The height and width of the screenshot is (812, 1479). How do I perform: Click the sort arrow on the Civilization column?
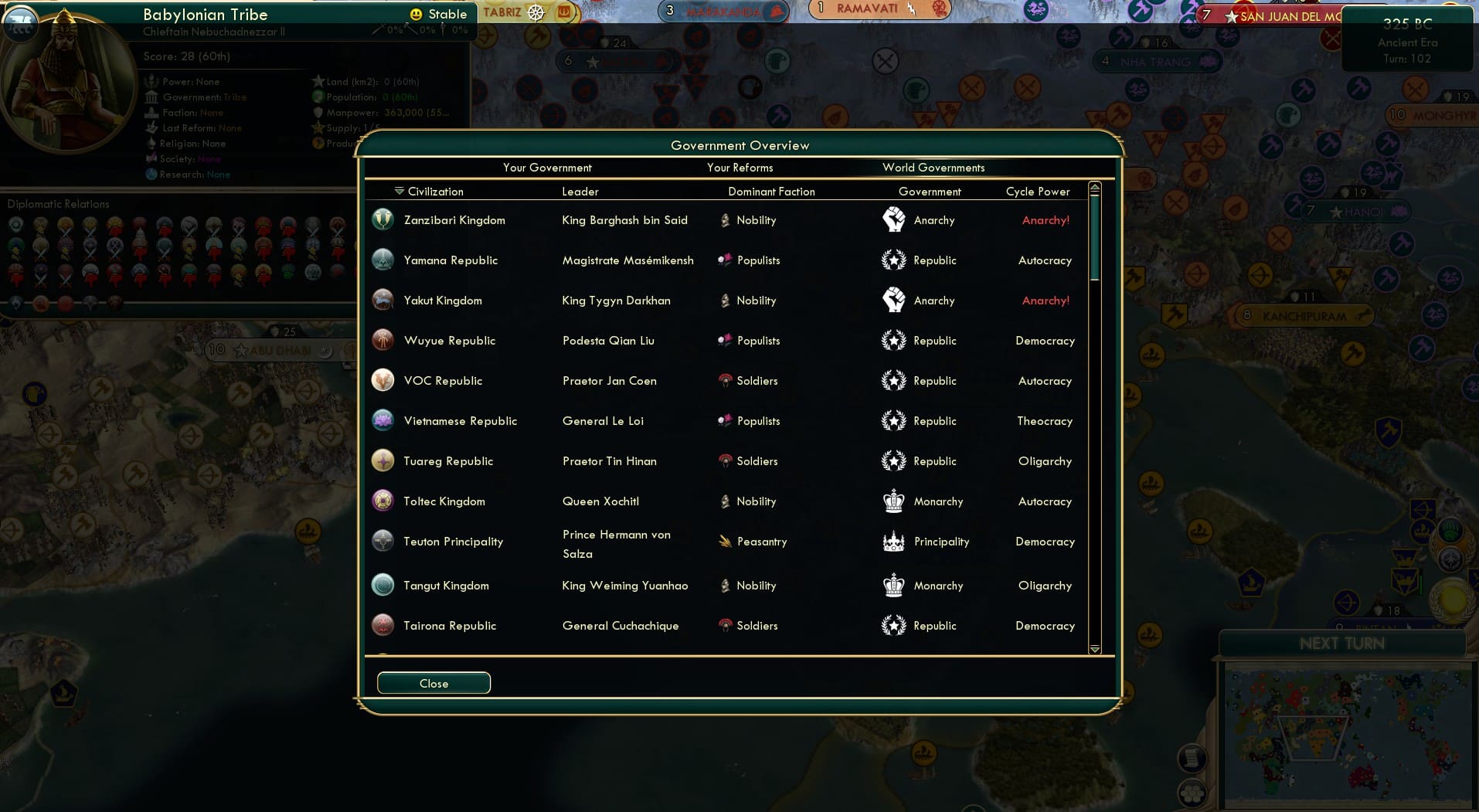399,189
